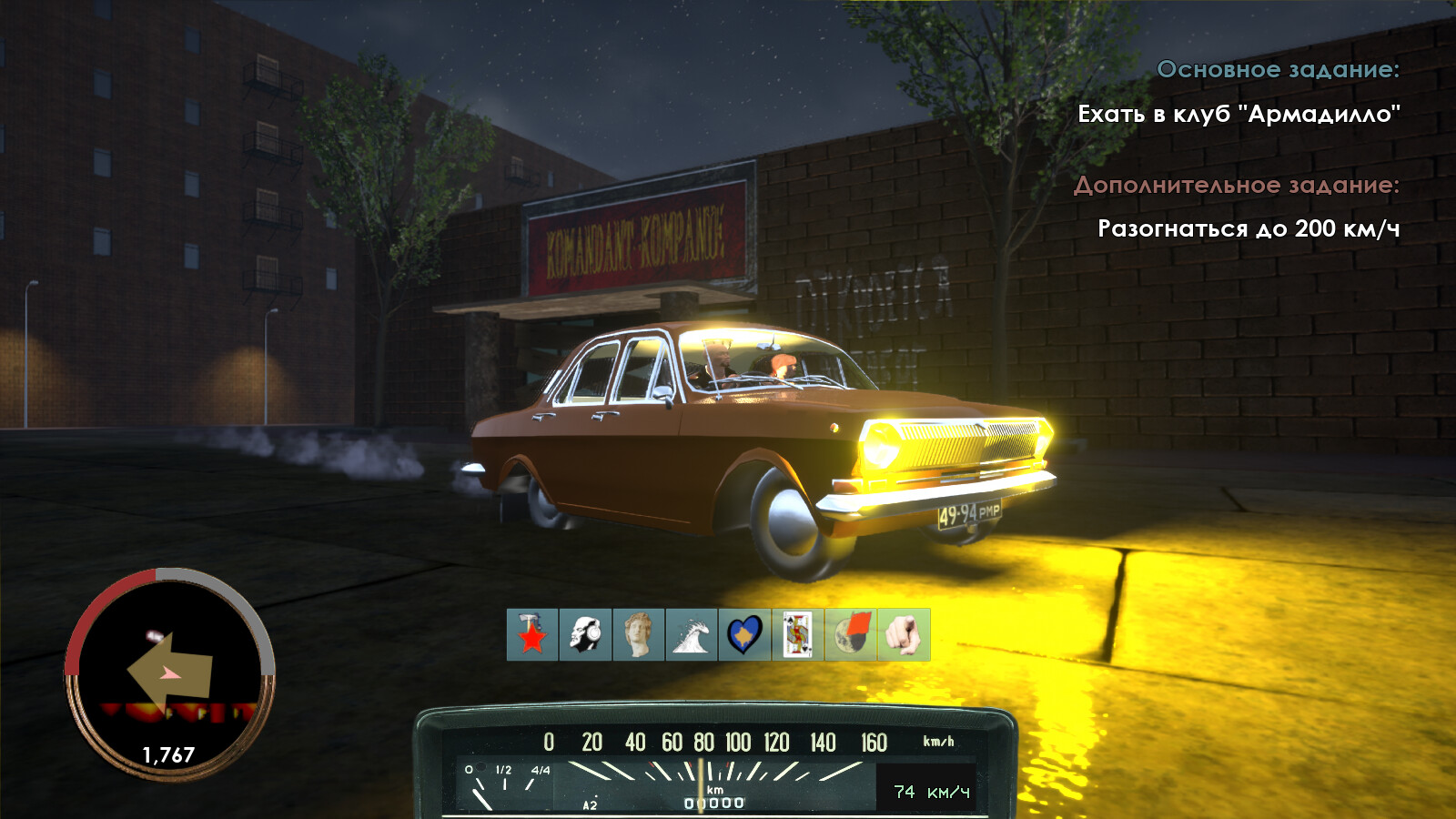Activate the moon with red flag icon
This screenshot has width=1456, height=819.
pyautogui.click(x=851, y=634)
